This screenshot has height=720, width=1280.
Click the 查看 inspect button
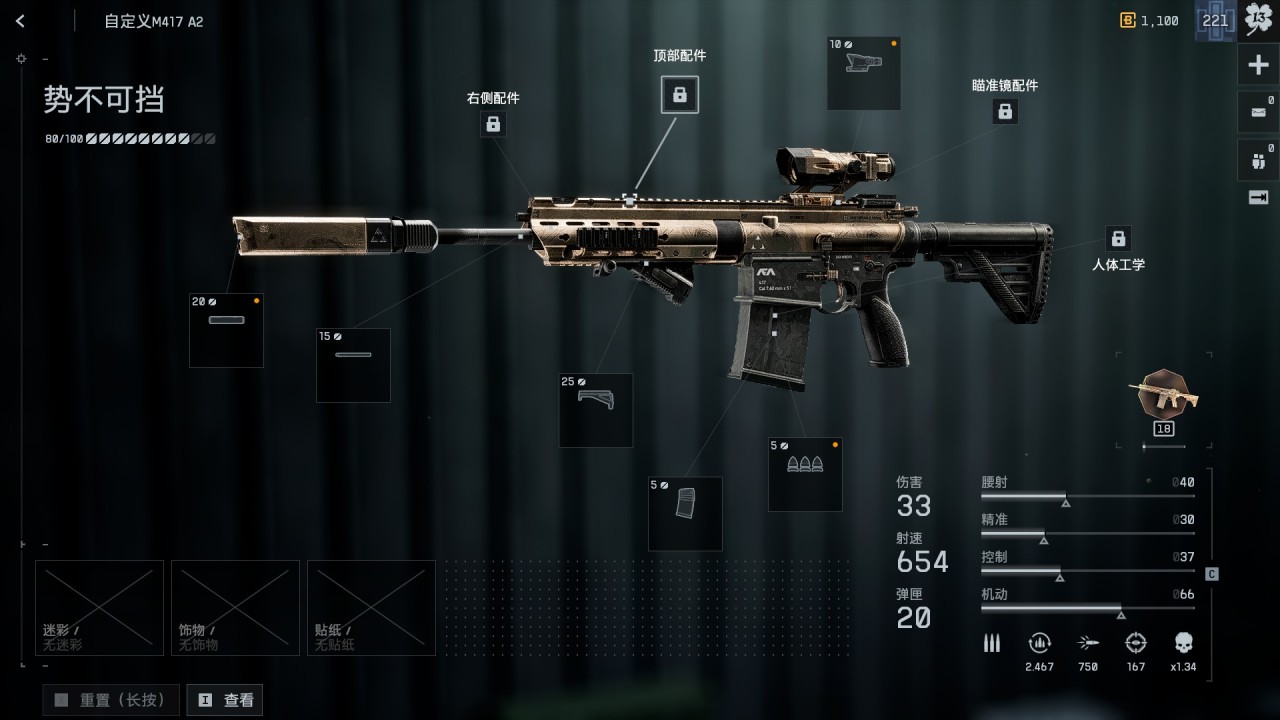pos(225,700)
